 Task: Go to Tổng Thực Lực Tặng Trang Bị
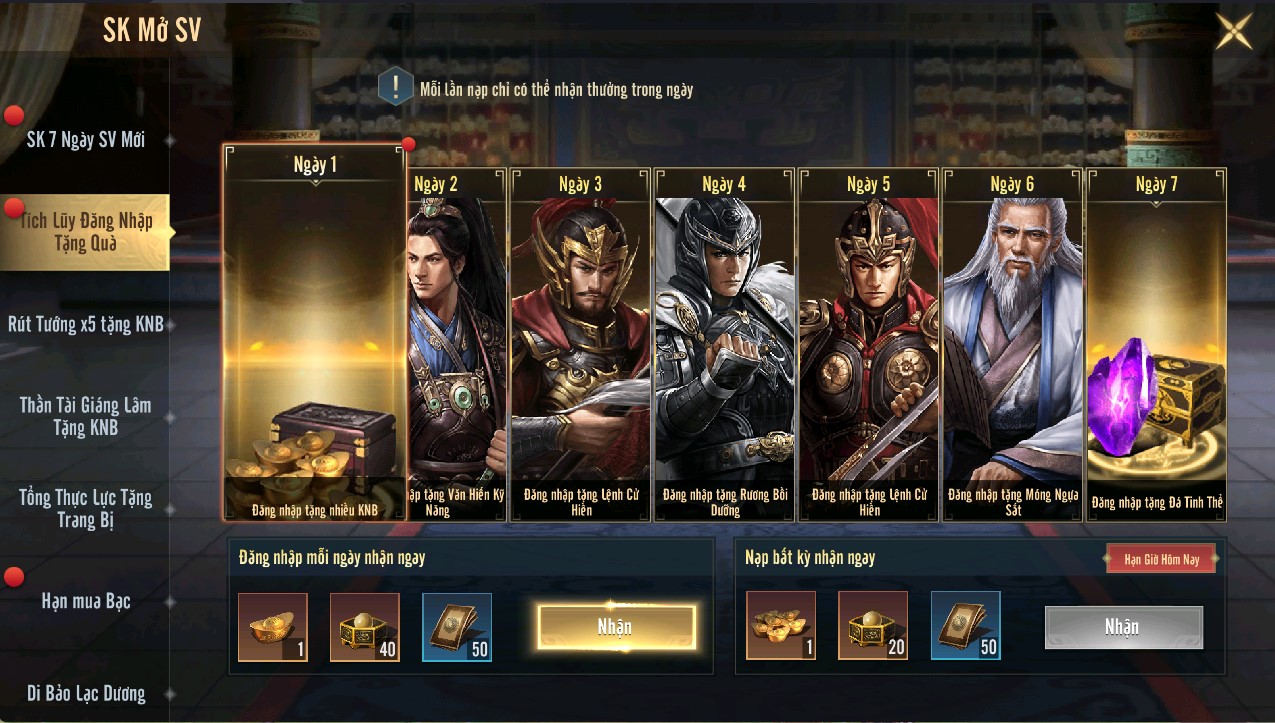(86, 508)
